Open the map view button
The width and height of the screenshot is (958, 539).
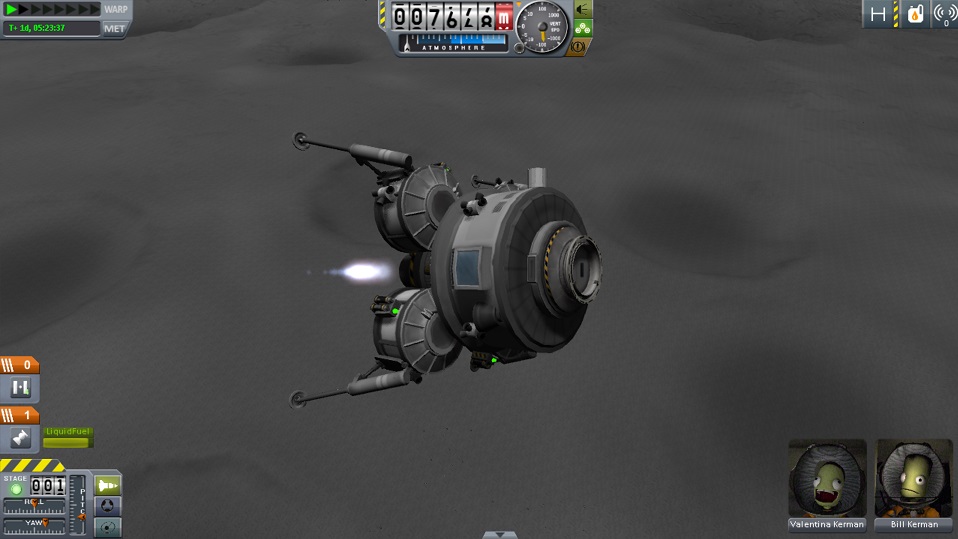tap(107, 527)
